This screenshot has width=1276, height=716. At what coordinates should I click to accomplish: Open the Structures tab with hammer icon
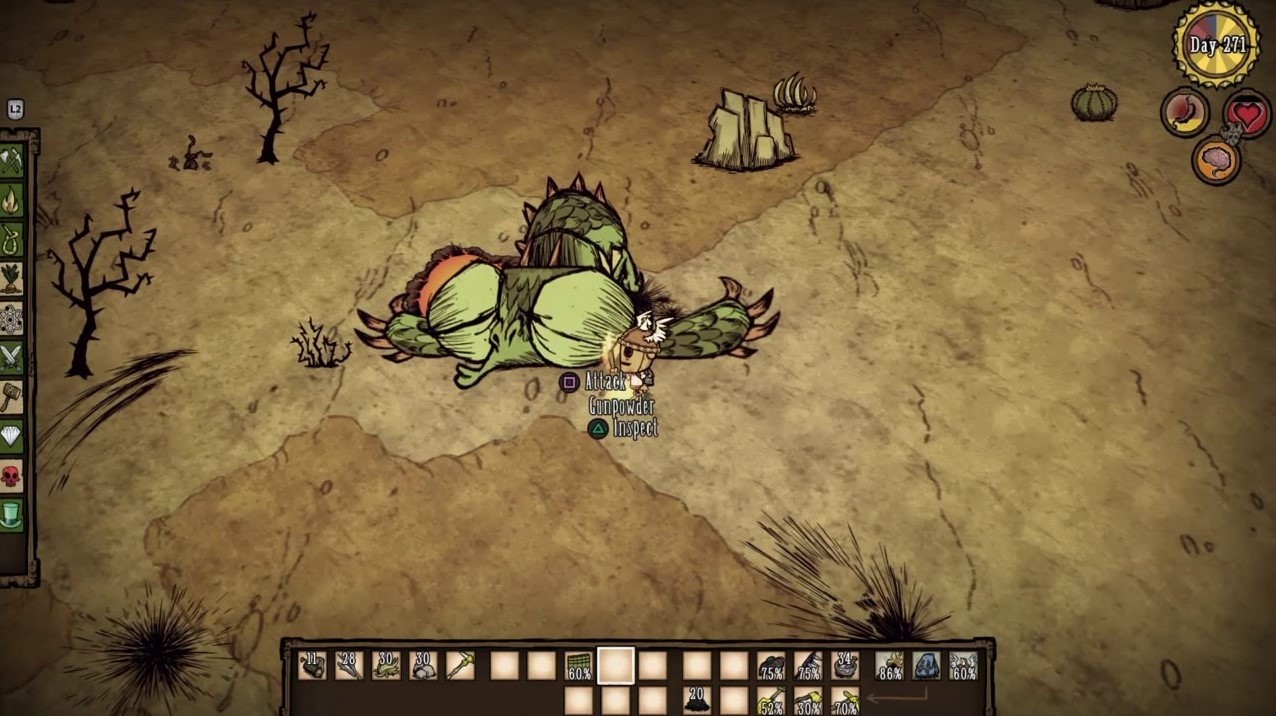(11, 397)
